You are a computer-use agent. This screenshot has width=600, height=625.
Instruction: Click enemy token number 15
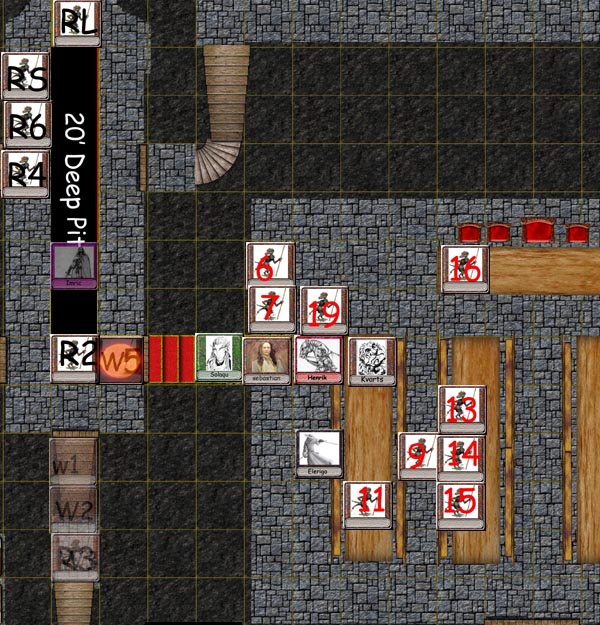tap(461, 504)
